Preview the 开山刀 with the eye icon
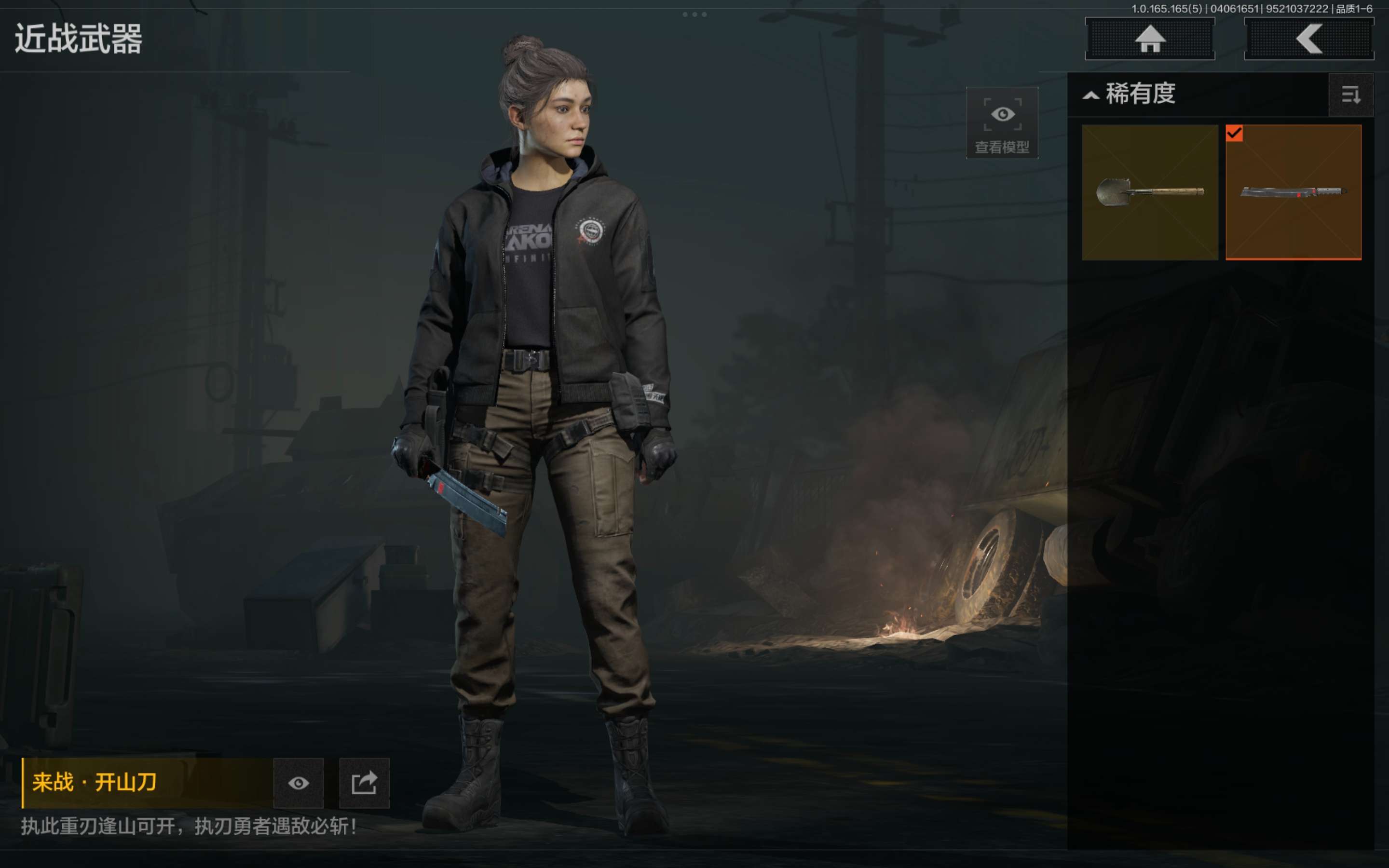1389x868 pixels. pos(299,783)
